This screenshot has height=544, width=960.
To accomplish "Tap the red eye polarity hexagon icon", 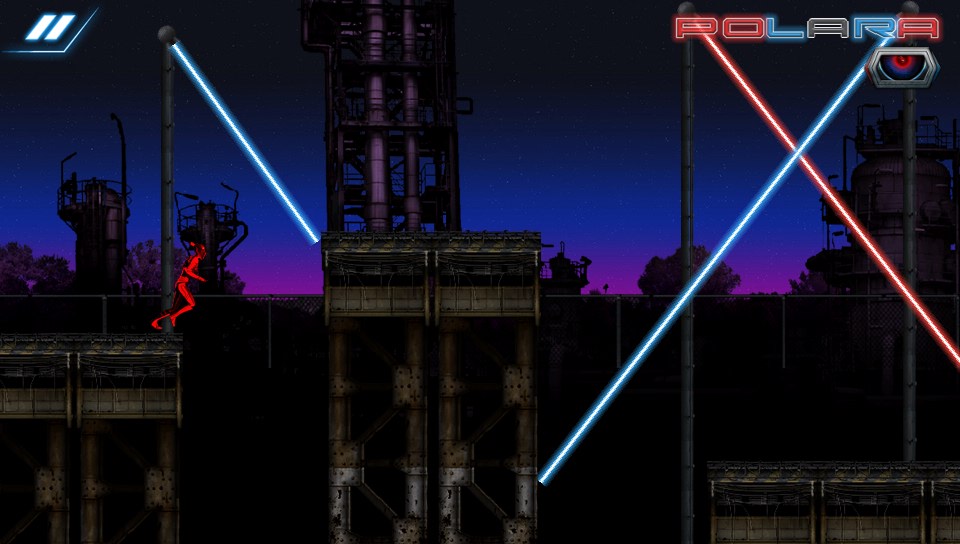I will coord(903,65).
